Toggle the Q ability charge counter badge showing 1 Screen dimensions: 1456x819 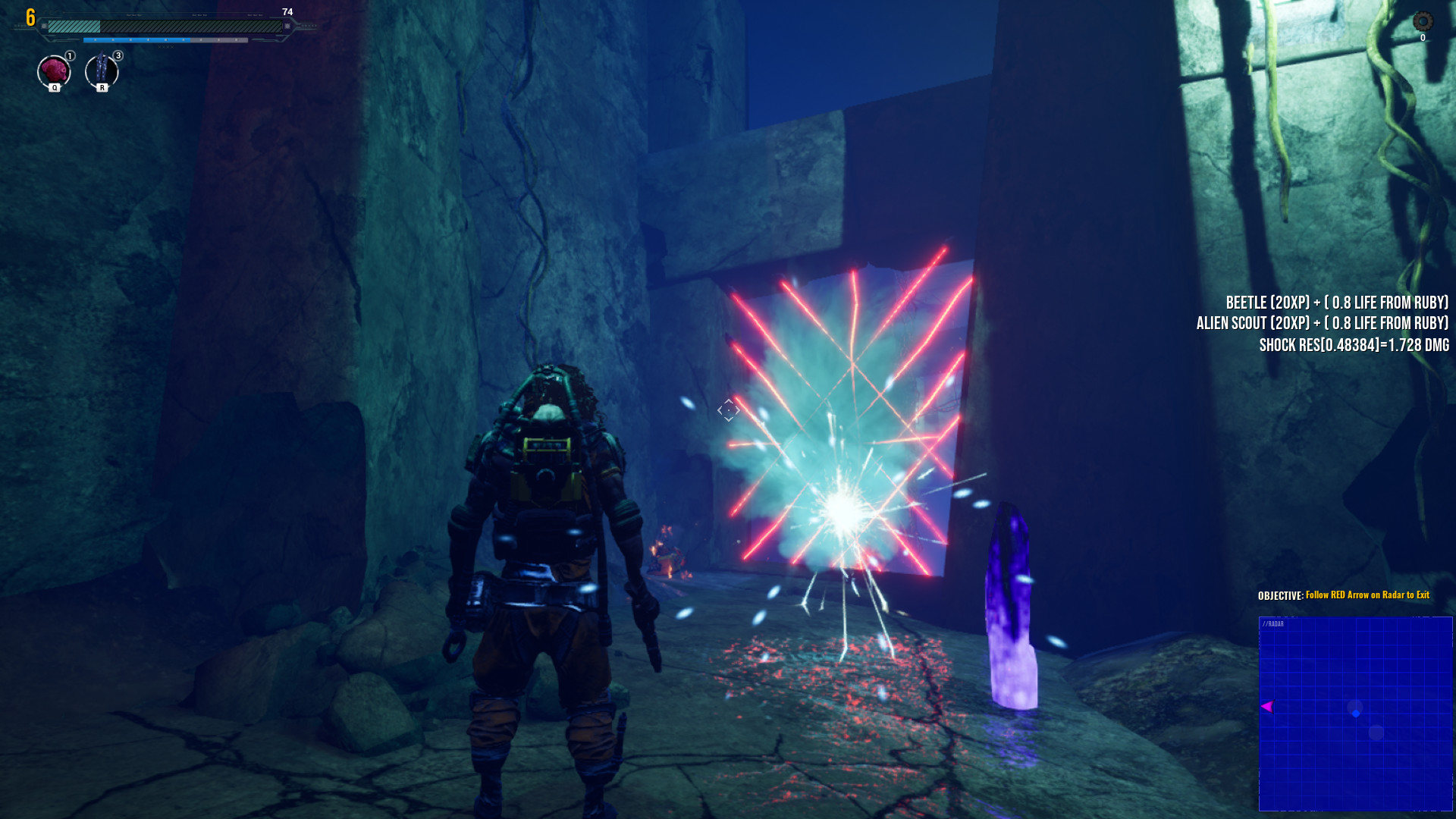(68, 55)
